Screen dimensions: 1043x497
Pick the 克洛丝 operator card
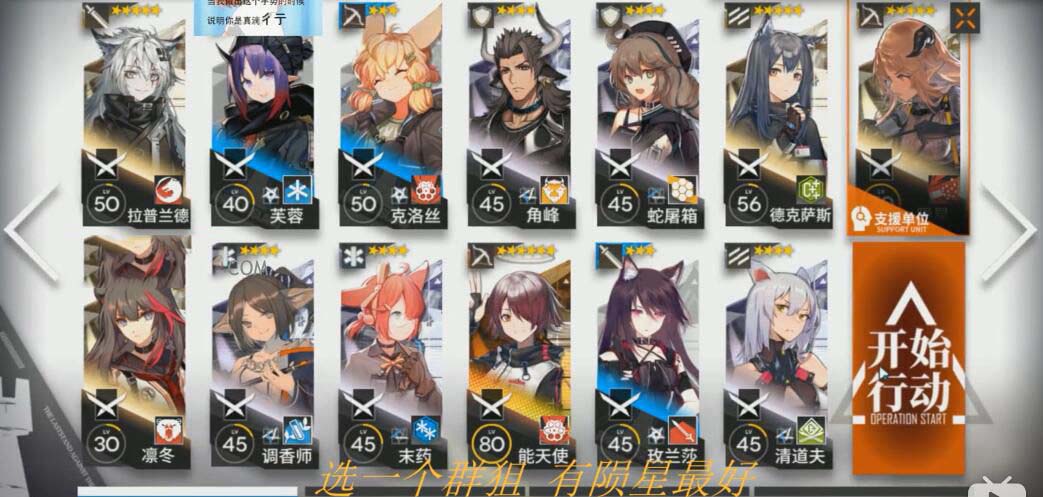click(392, 115)
